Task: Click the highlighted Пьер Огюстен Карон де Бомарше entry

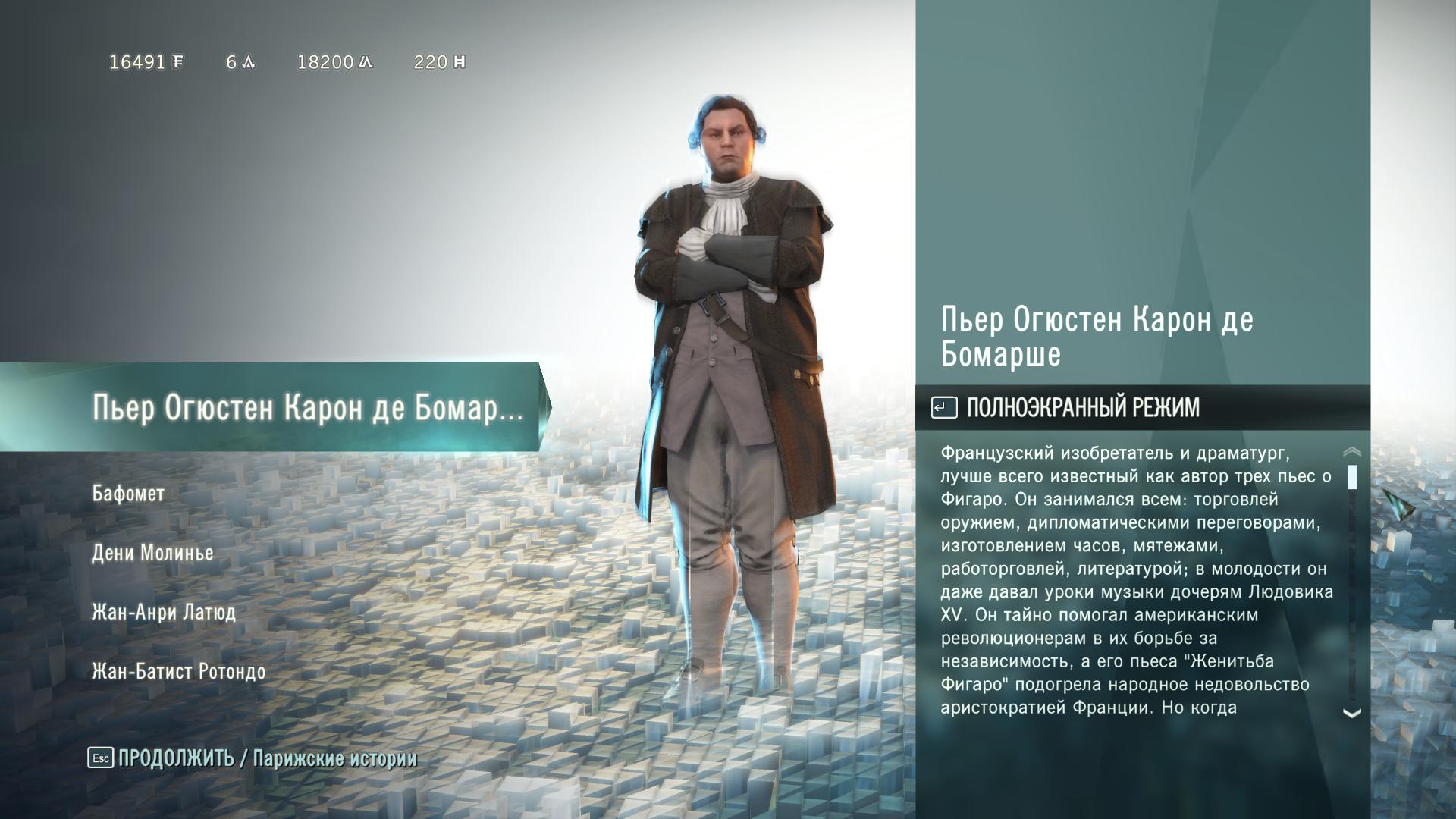Action: click(307, 409)
